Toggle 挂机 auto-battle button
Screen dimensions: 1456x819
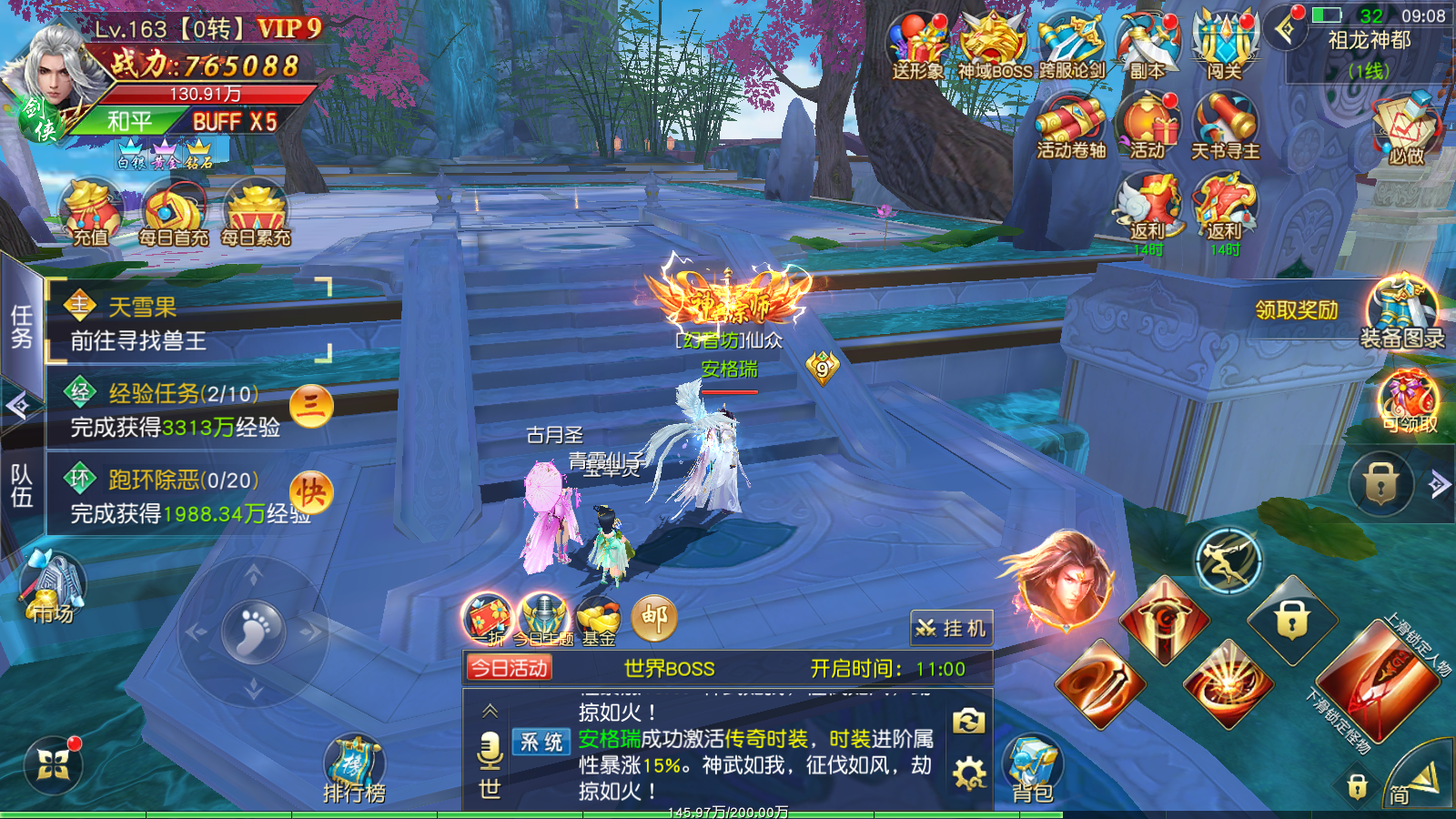[951, 628]
